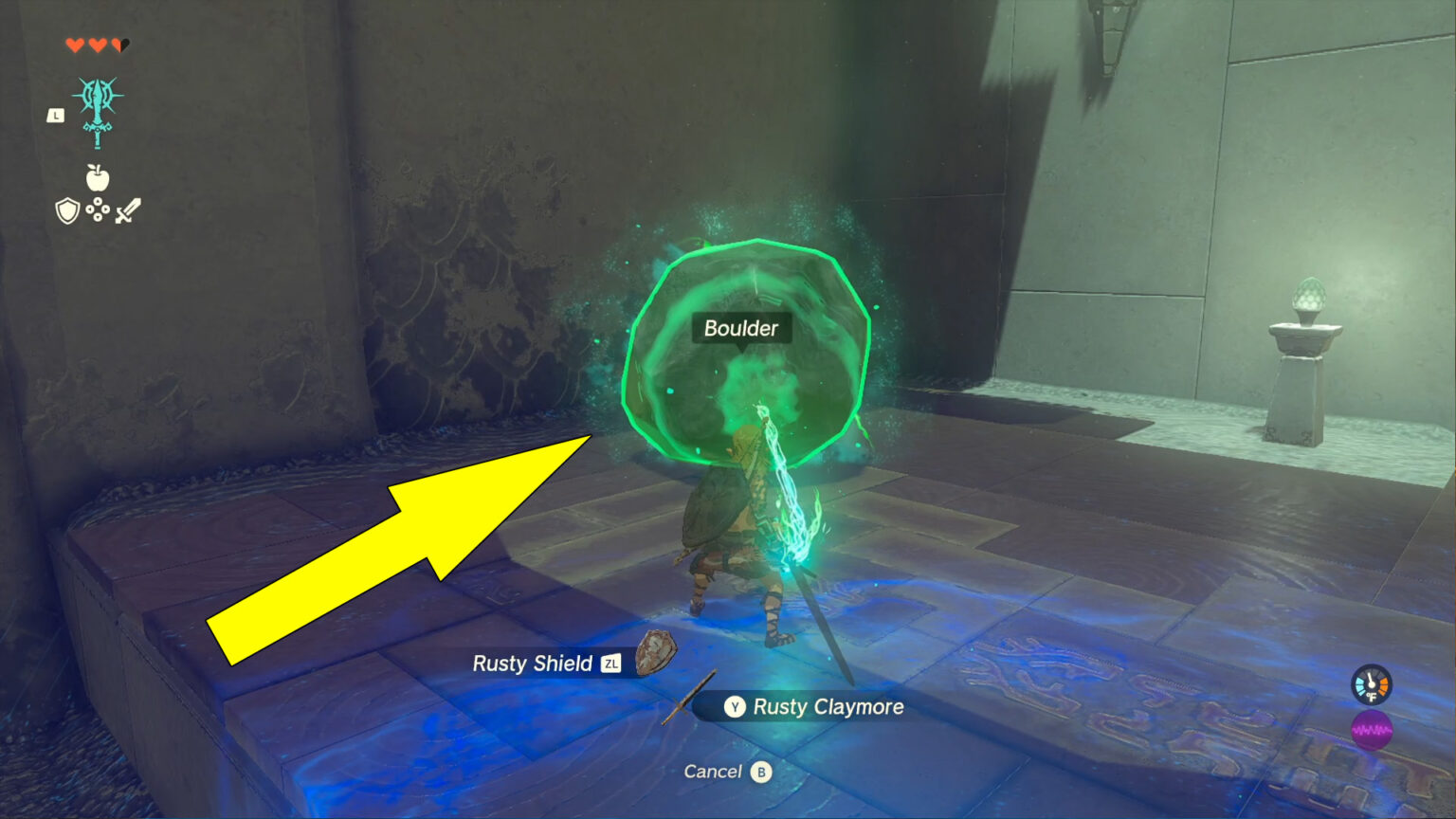Click the Rusty Shield text label
Image resolution: width=1456 pixels, height=819 pixels.
[x=533, y=664]
